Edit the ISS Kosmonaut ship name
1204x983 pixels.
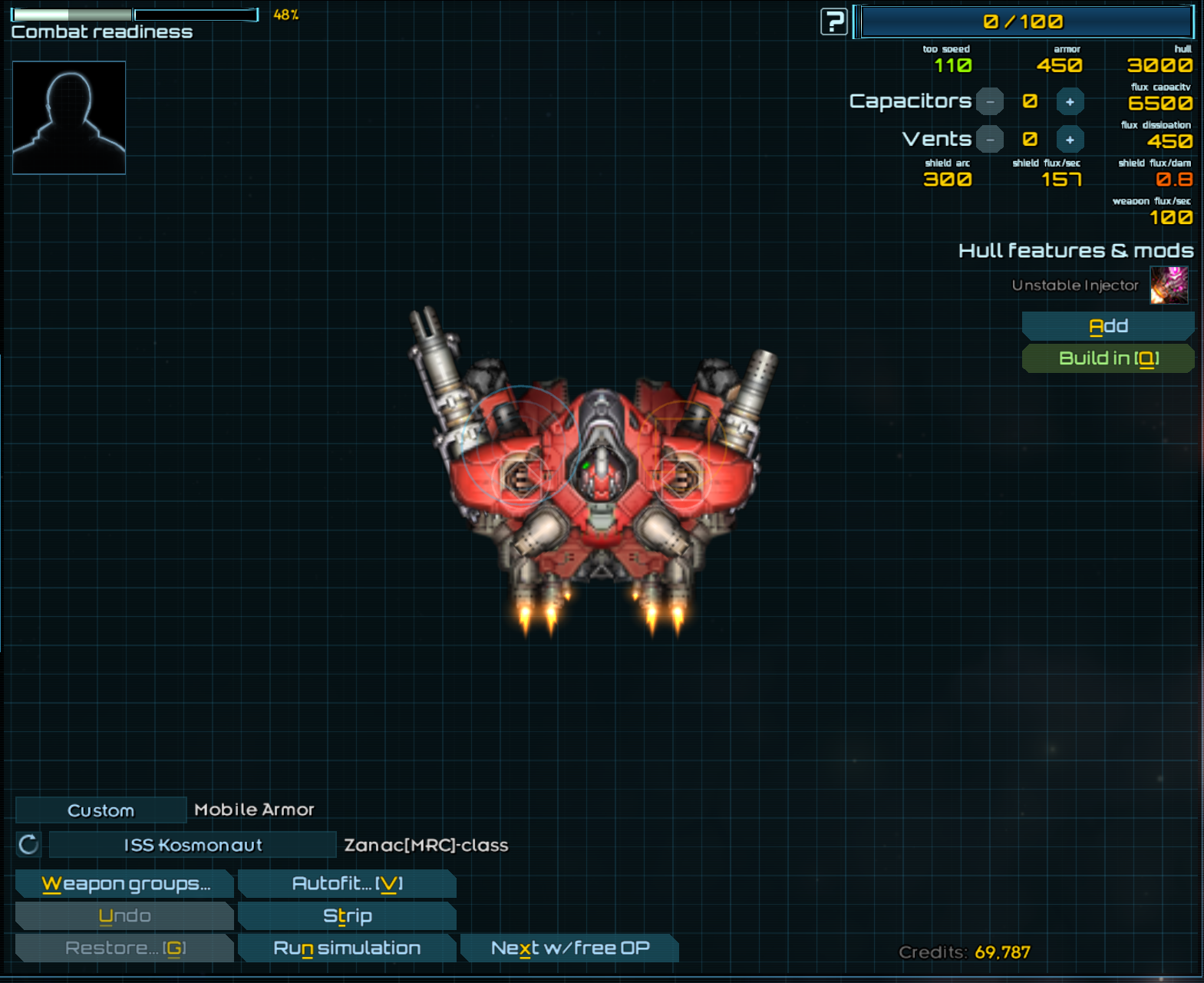[193, 845]
